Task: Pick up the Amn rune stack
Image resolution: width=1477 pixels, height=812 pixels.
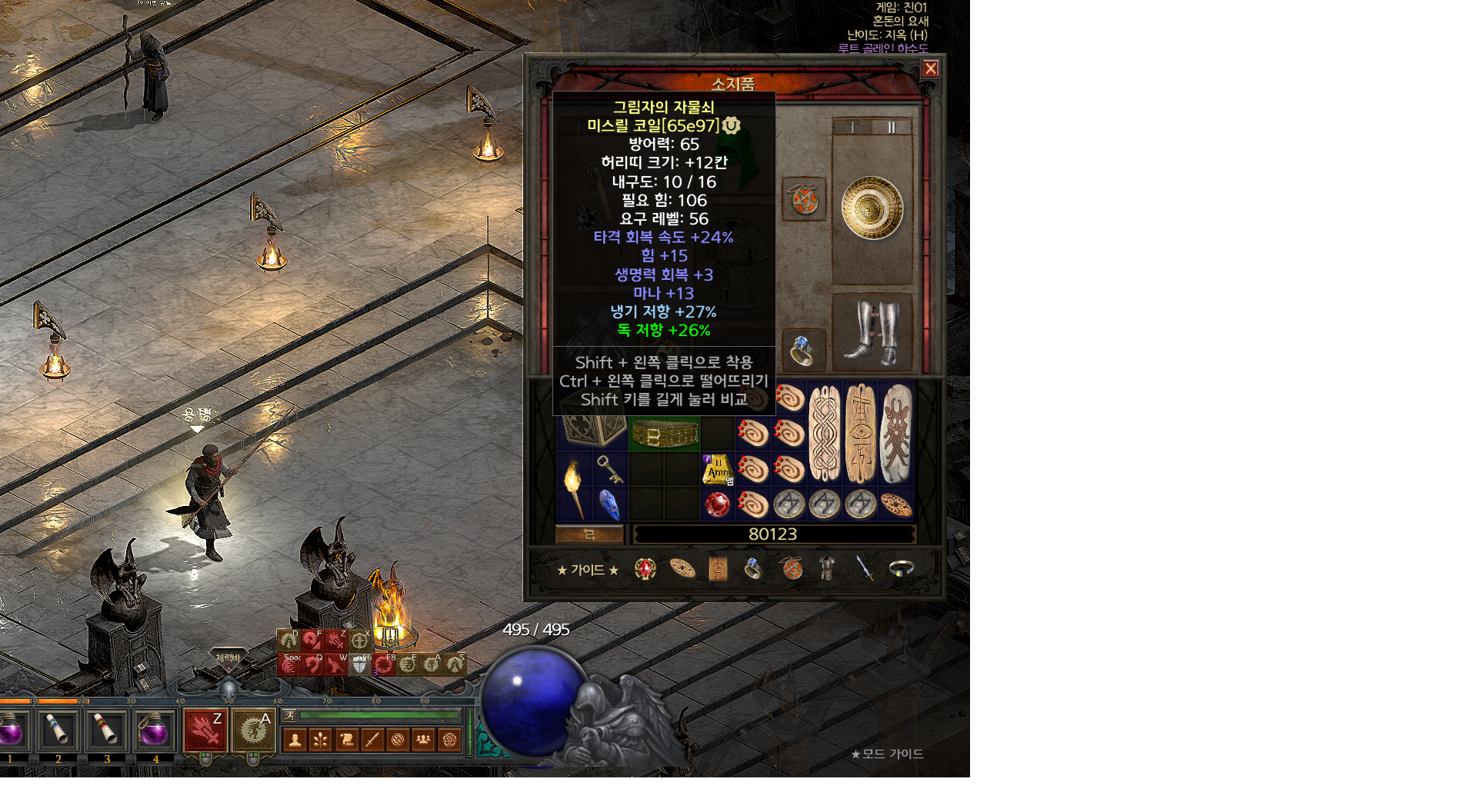Action: [717, 469]
